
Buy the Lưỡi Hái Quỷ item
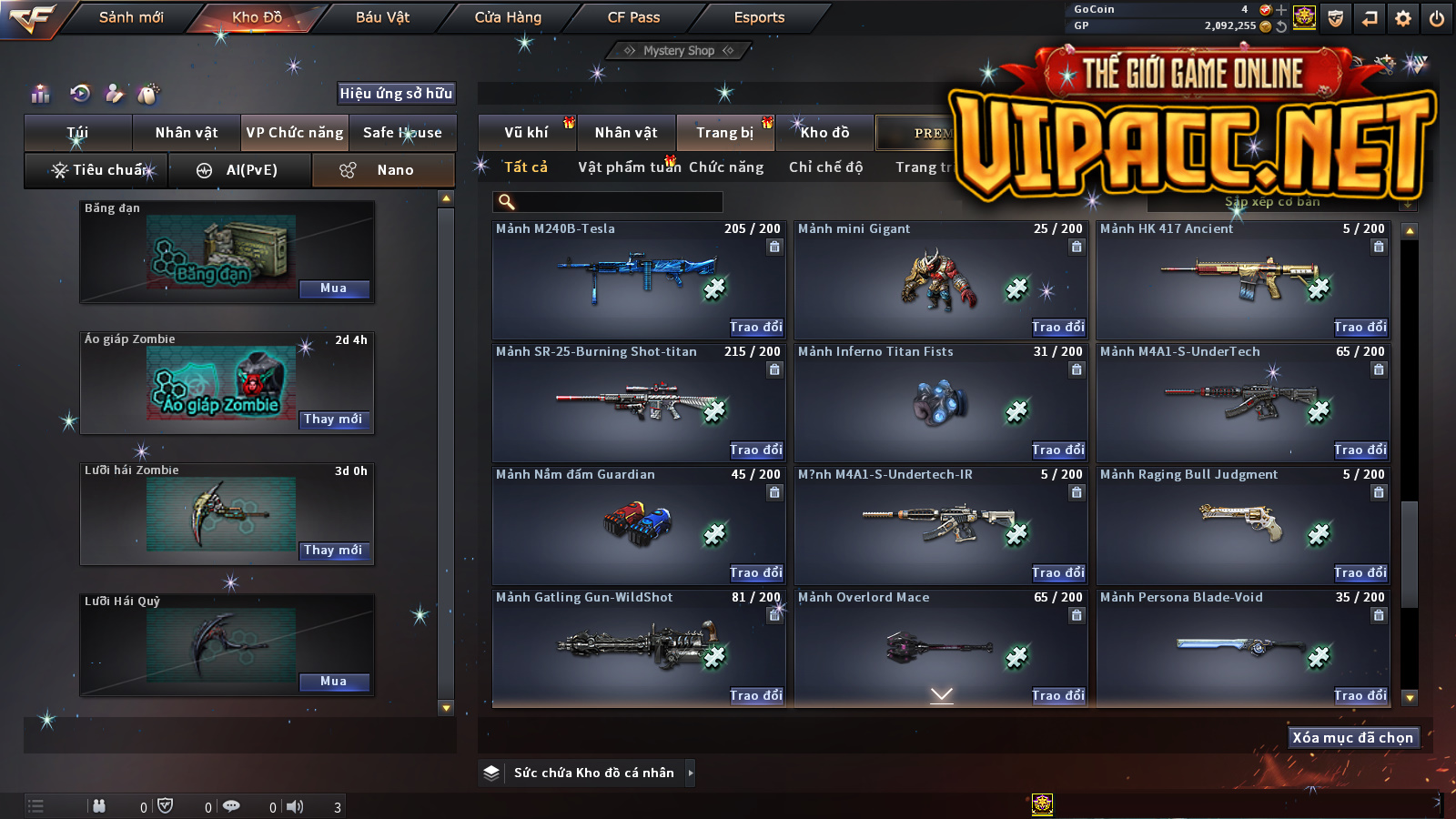pos(334,682)
